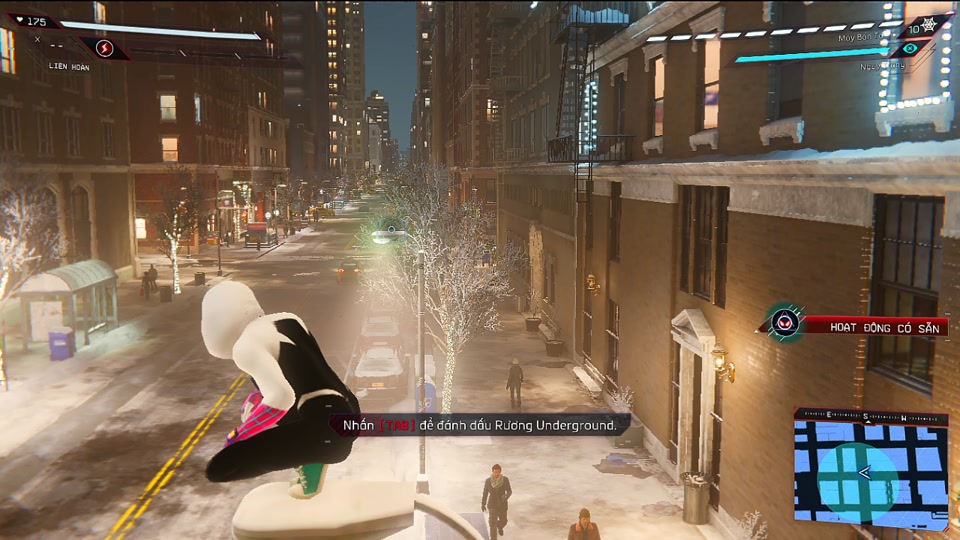This screenshot has height=540, width=960.
Task: Select the Spider-Man mask activity icon
Action: click(x=784, y=324)
